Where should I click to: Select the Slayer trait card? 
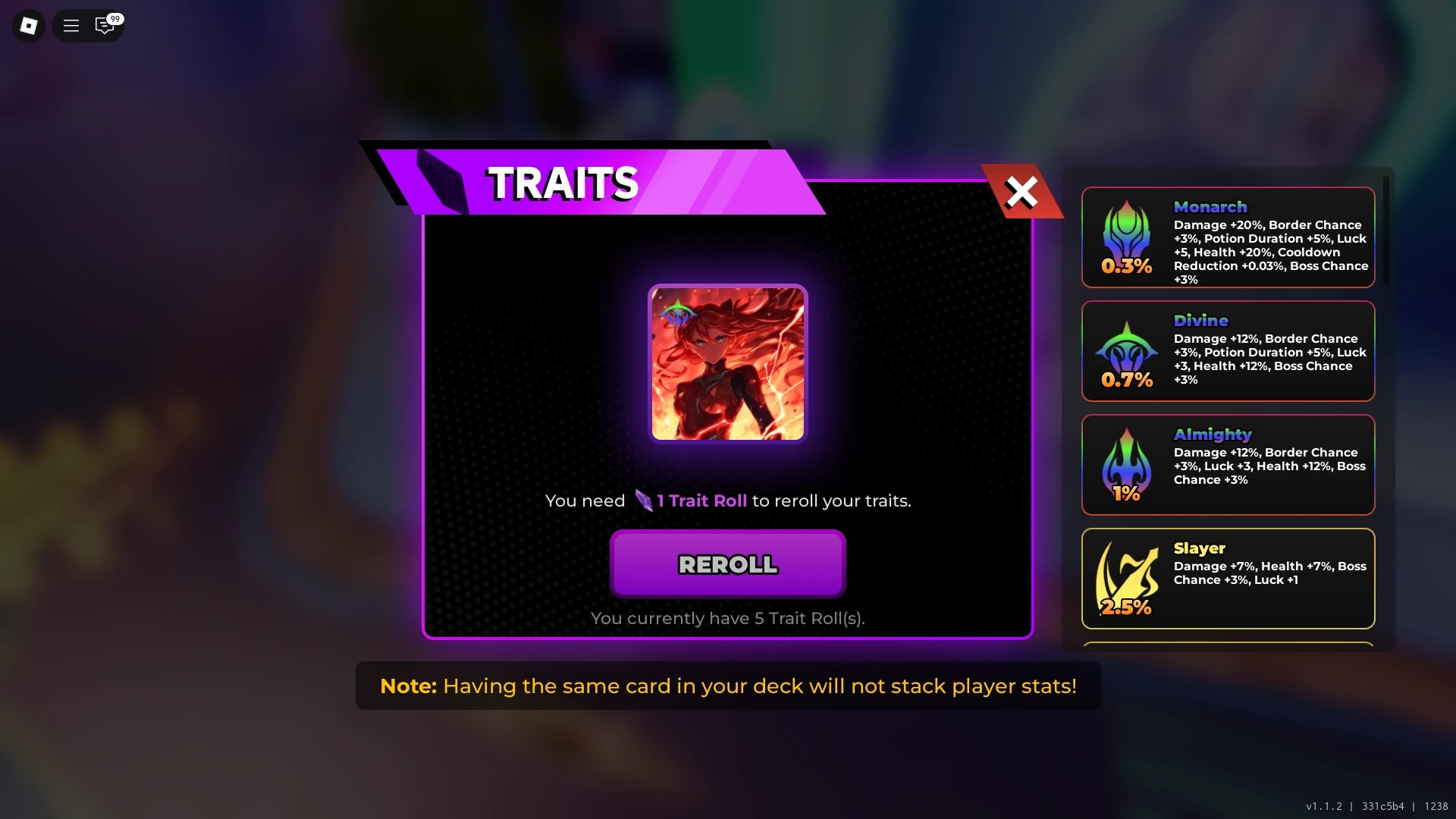click(1228, 578)
